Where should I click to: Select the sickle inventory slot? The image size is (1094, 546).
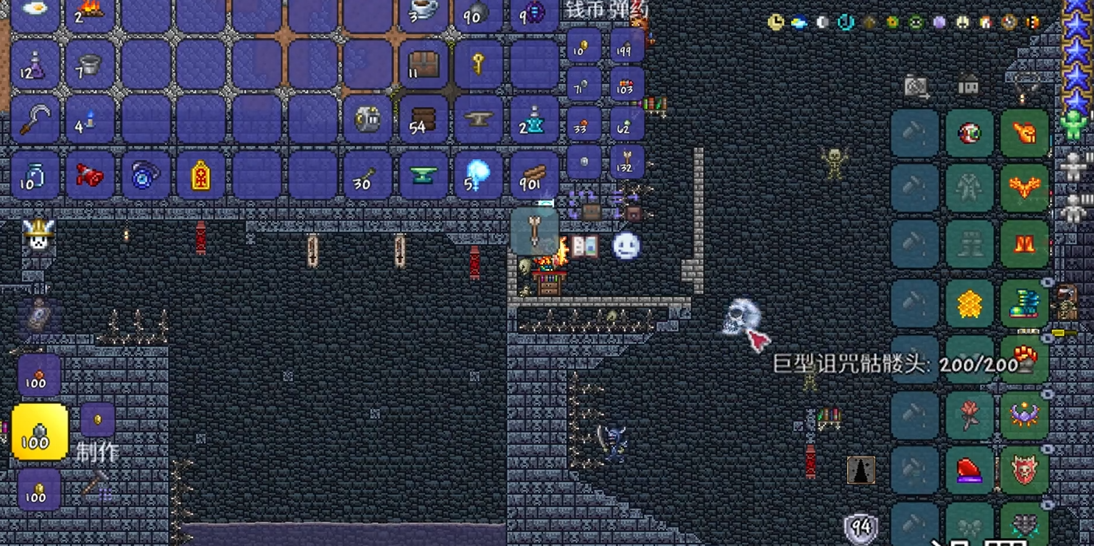click(x=35, y=120)
